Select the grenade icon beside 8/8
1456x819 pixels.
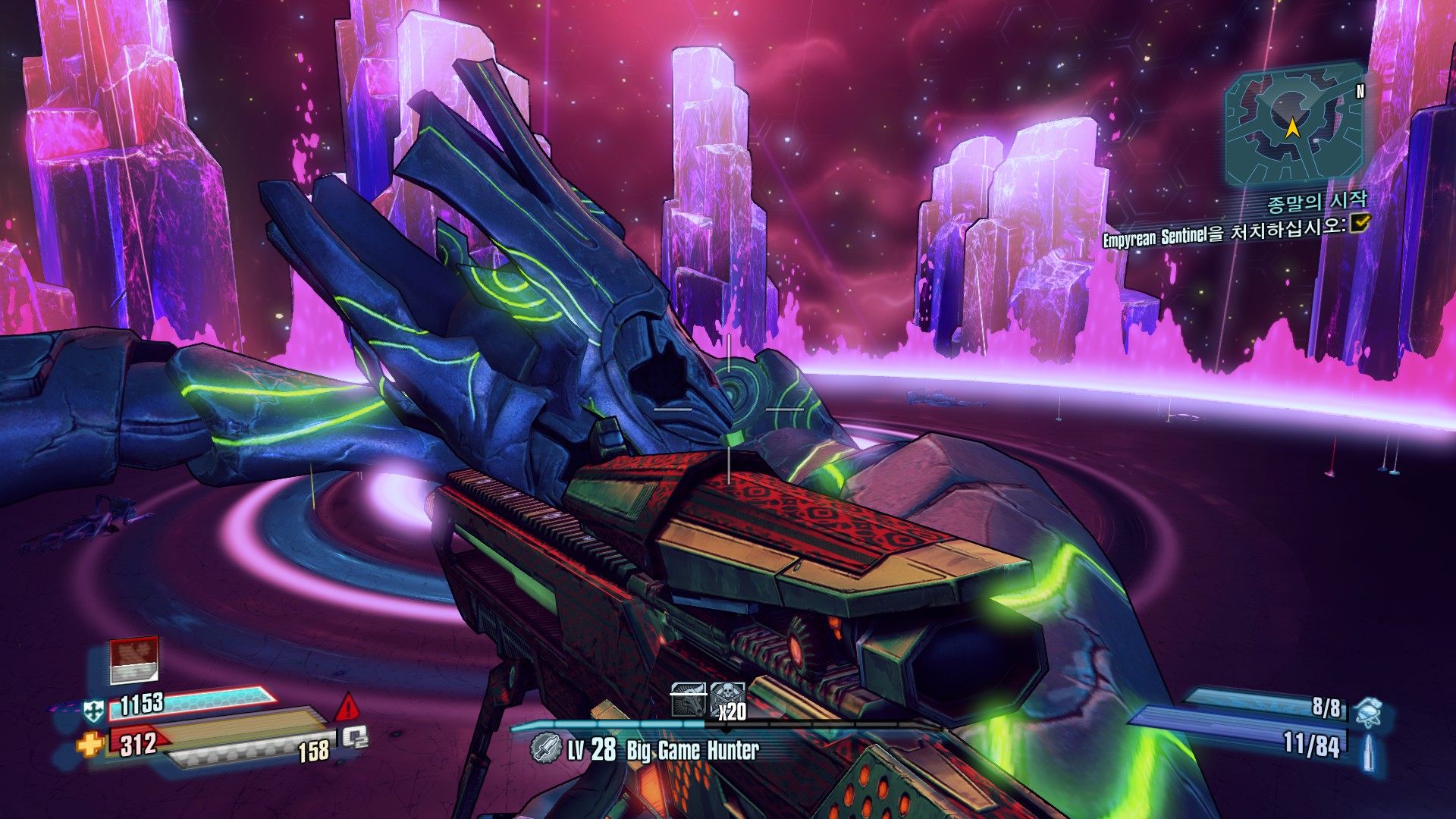point(1368,711)
